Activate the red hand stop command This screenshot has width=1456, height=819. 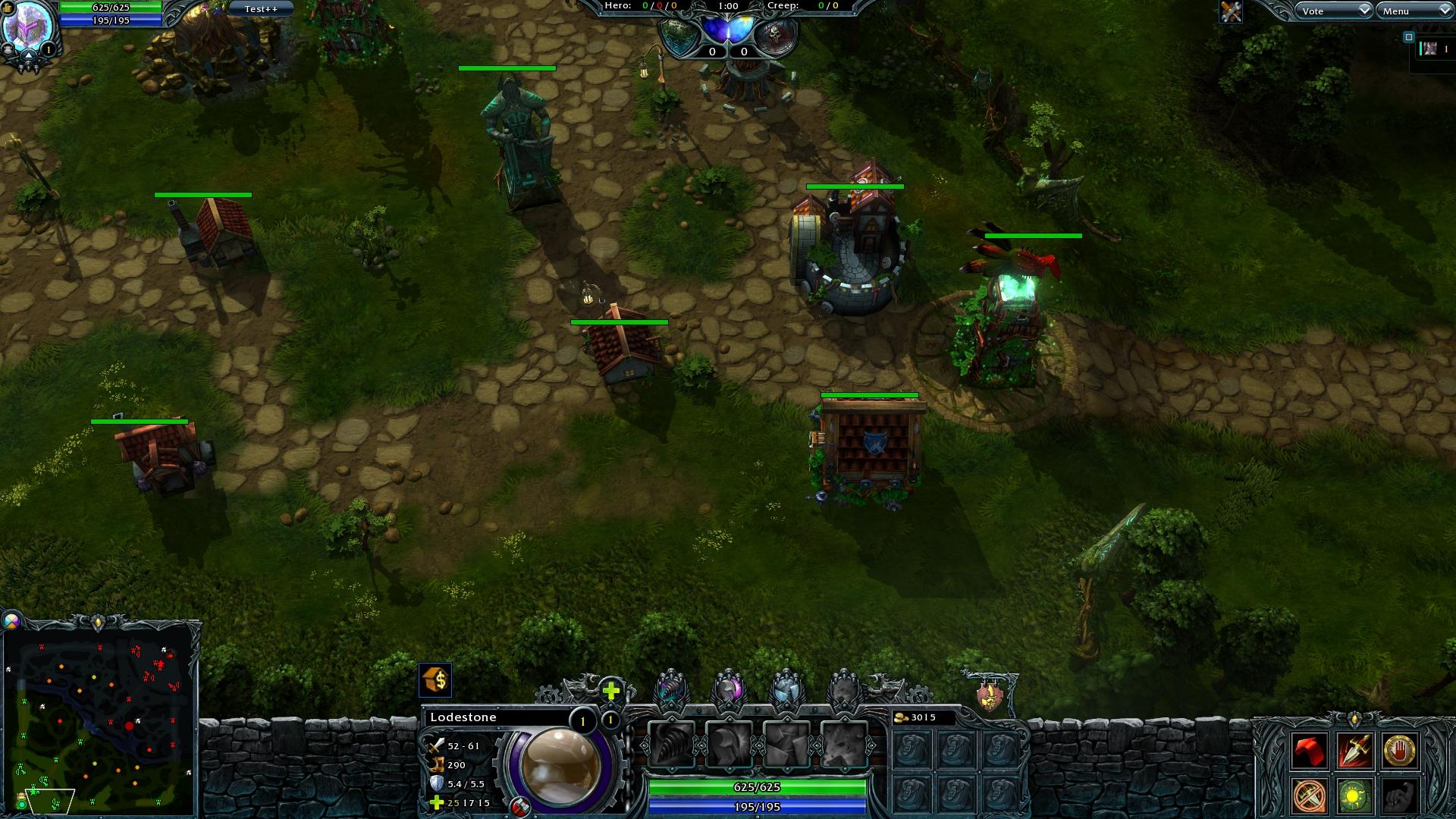1400,751
